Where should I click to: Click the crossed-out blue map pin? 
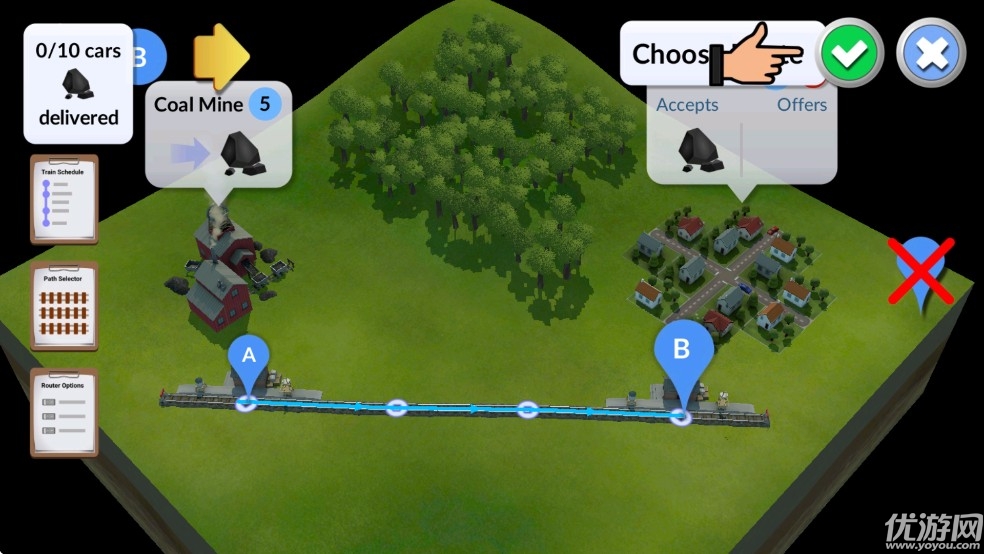pyautogui.click(x=923, y=270)
